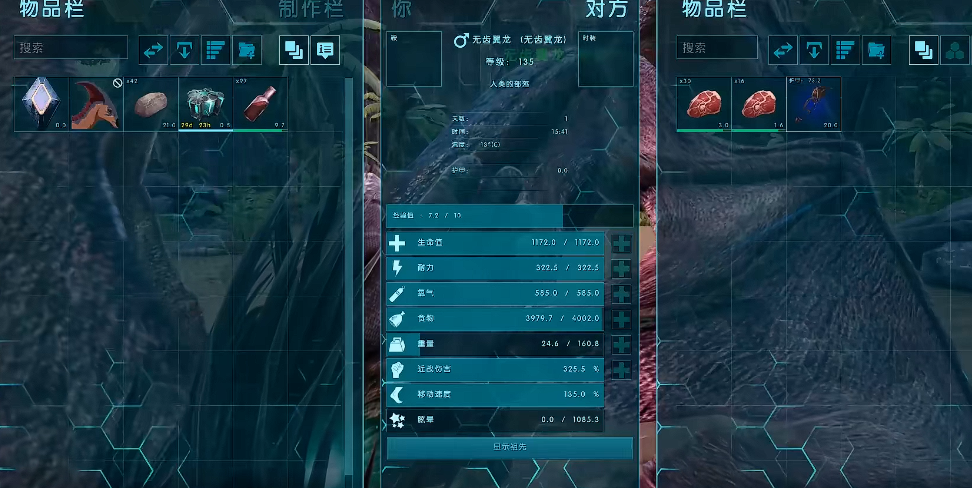The height and width of the screenshot is (488, 972).
Task: Select the Parasaur head item slot
Action: [x=96, y=104]
